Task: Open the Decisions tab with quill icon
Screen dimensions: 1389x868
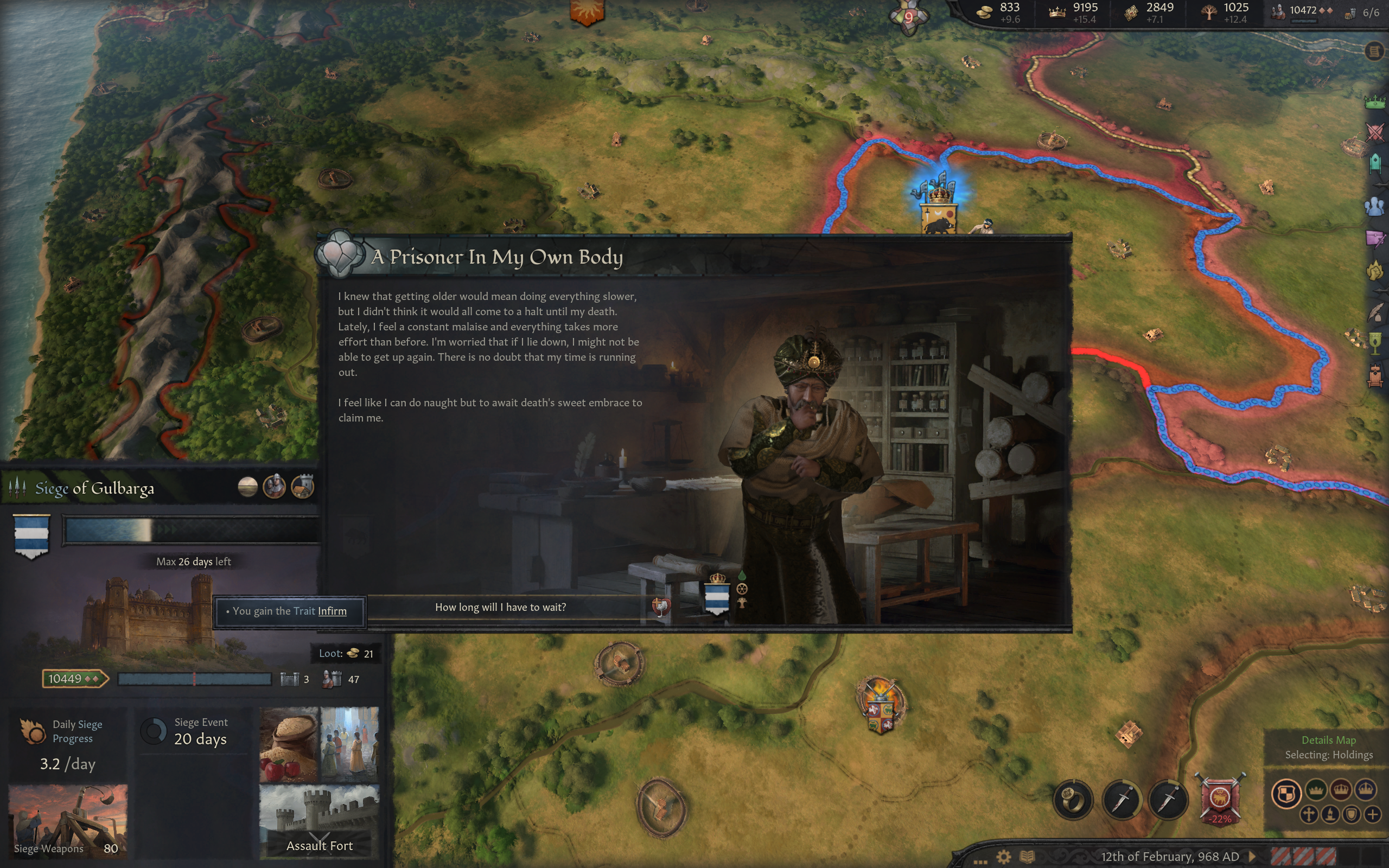Action: 1375,313
